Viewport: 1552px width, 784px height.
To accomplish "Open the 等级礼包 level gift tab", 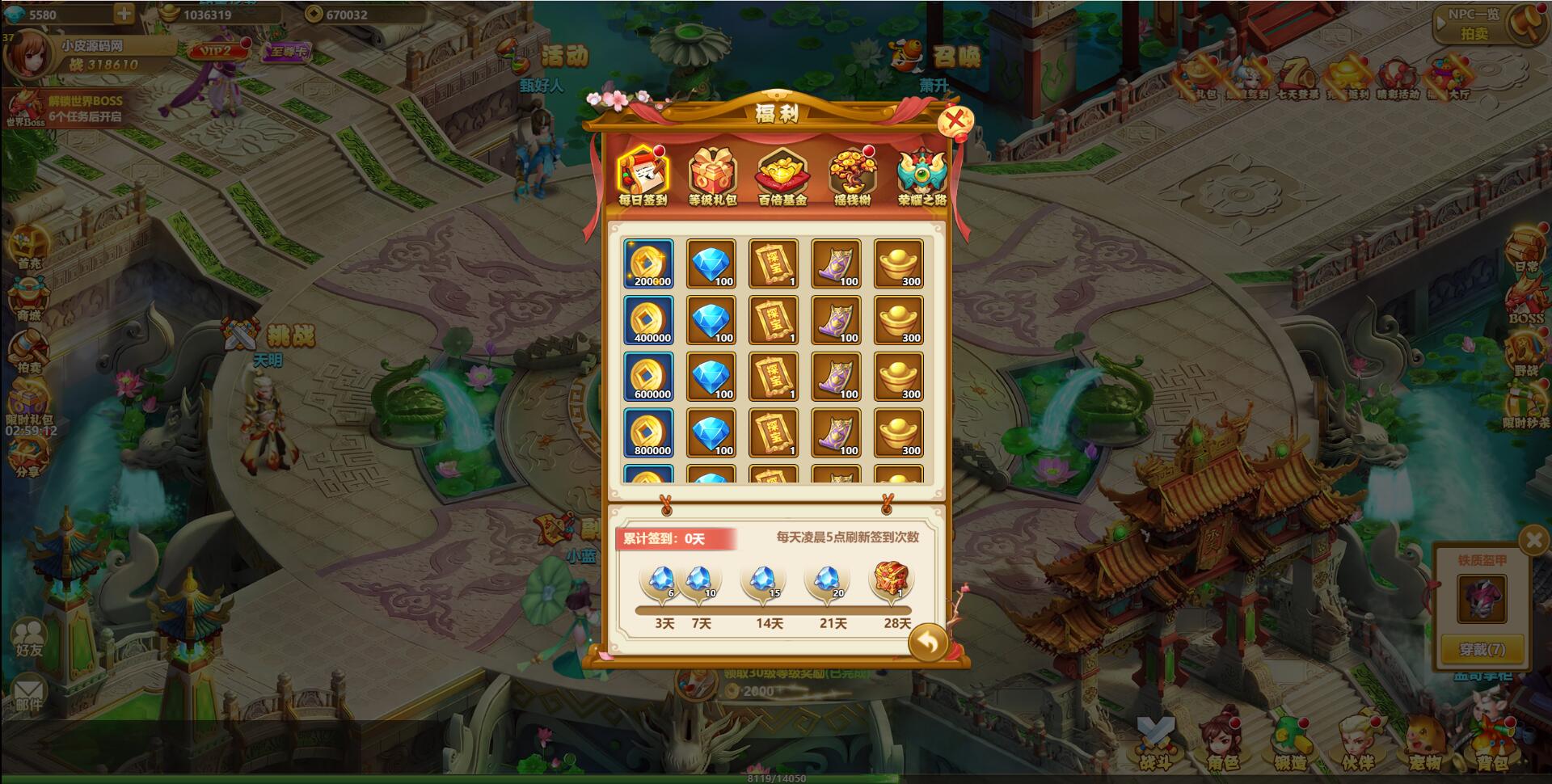I will (x=712, y=175).
